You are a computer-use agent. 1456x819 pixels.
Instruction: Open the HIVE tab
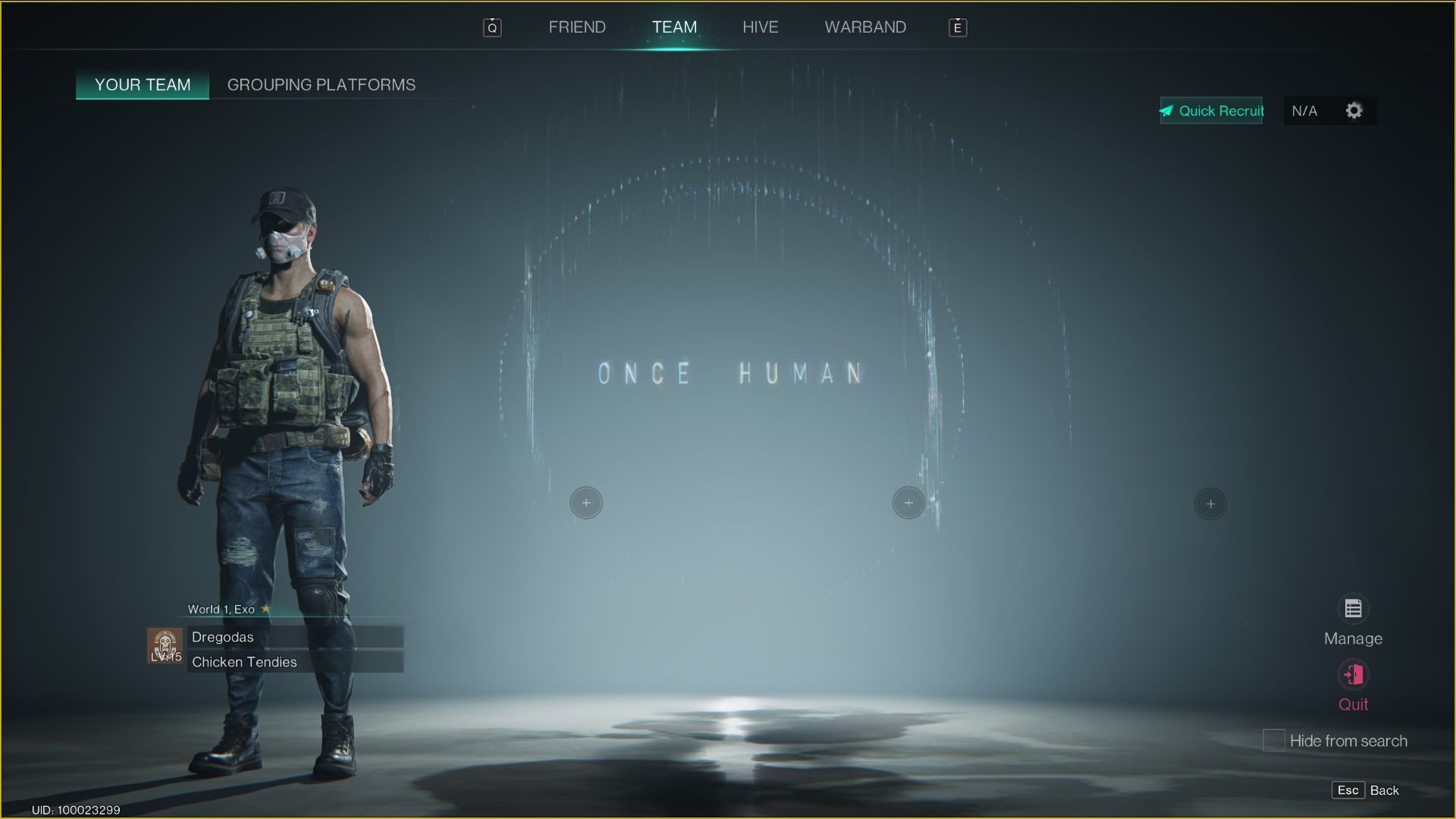(760, 27)
